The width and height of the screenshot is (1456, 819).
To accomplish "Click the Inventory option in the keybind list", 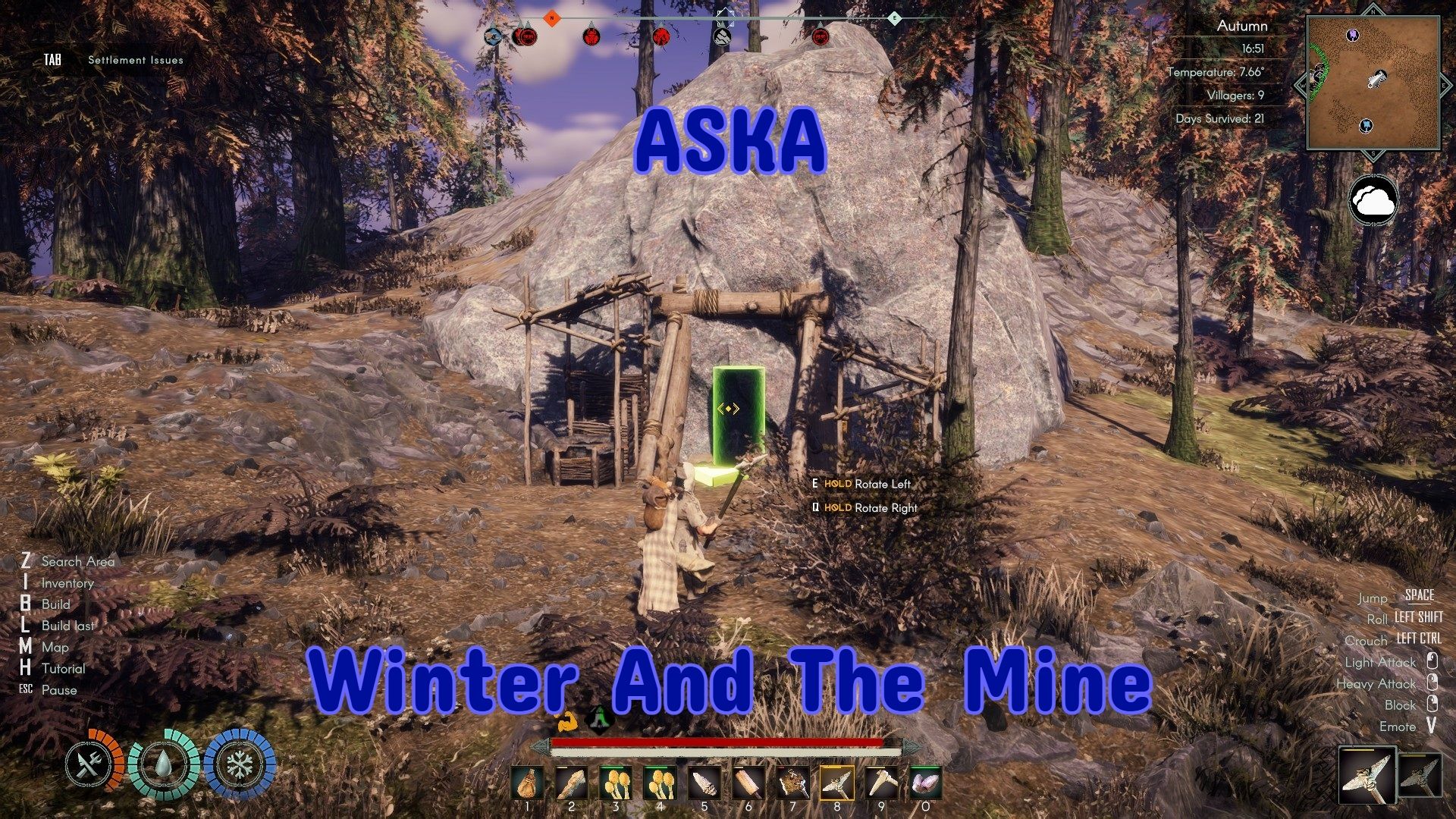I will [67, 583].
